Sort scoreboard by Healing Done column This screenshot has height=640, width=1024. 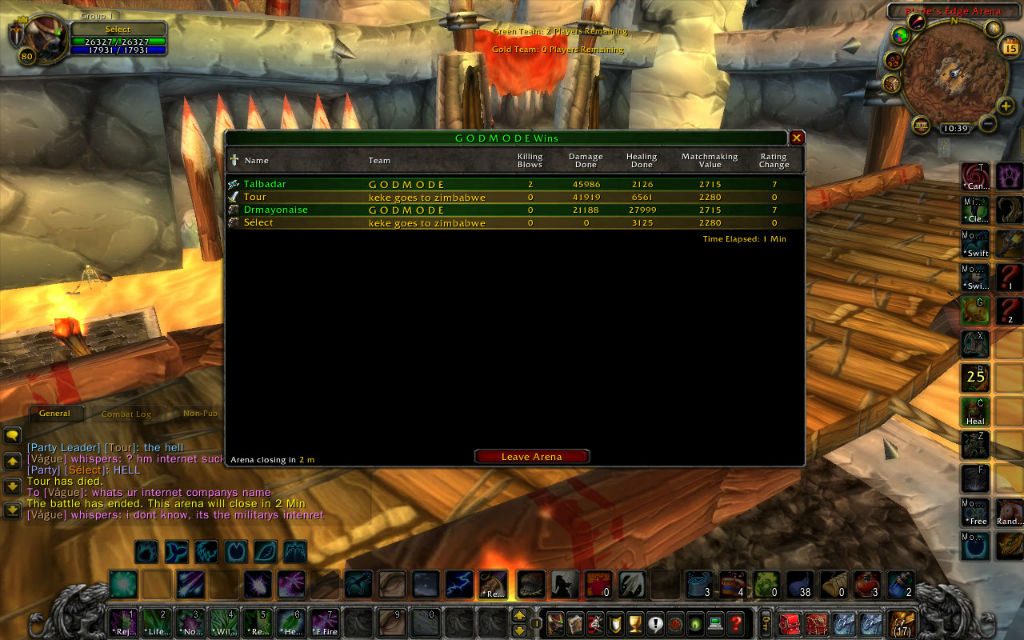(x=641, y=160)
